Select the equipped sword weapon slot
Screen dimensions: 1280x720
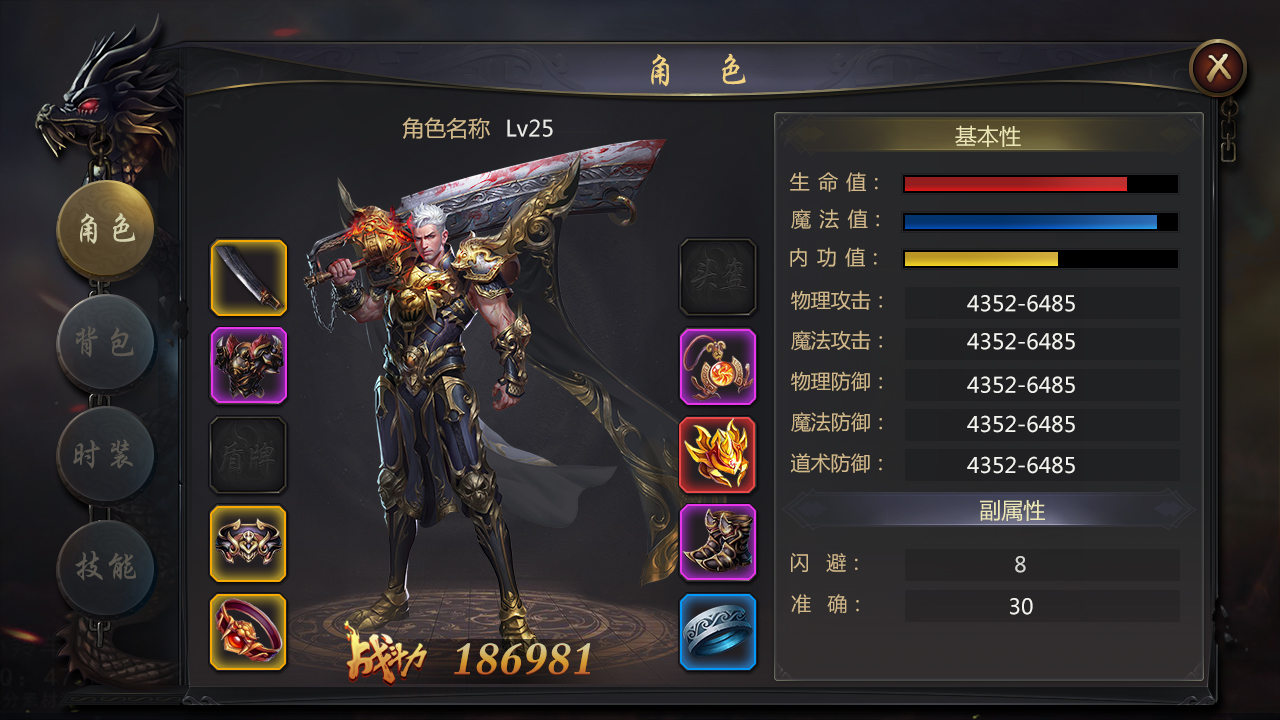[x=248, y=278]
